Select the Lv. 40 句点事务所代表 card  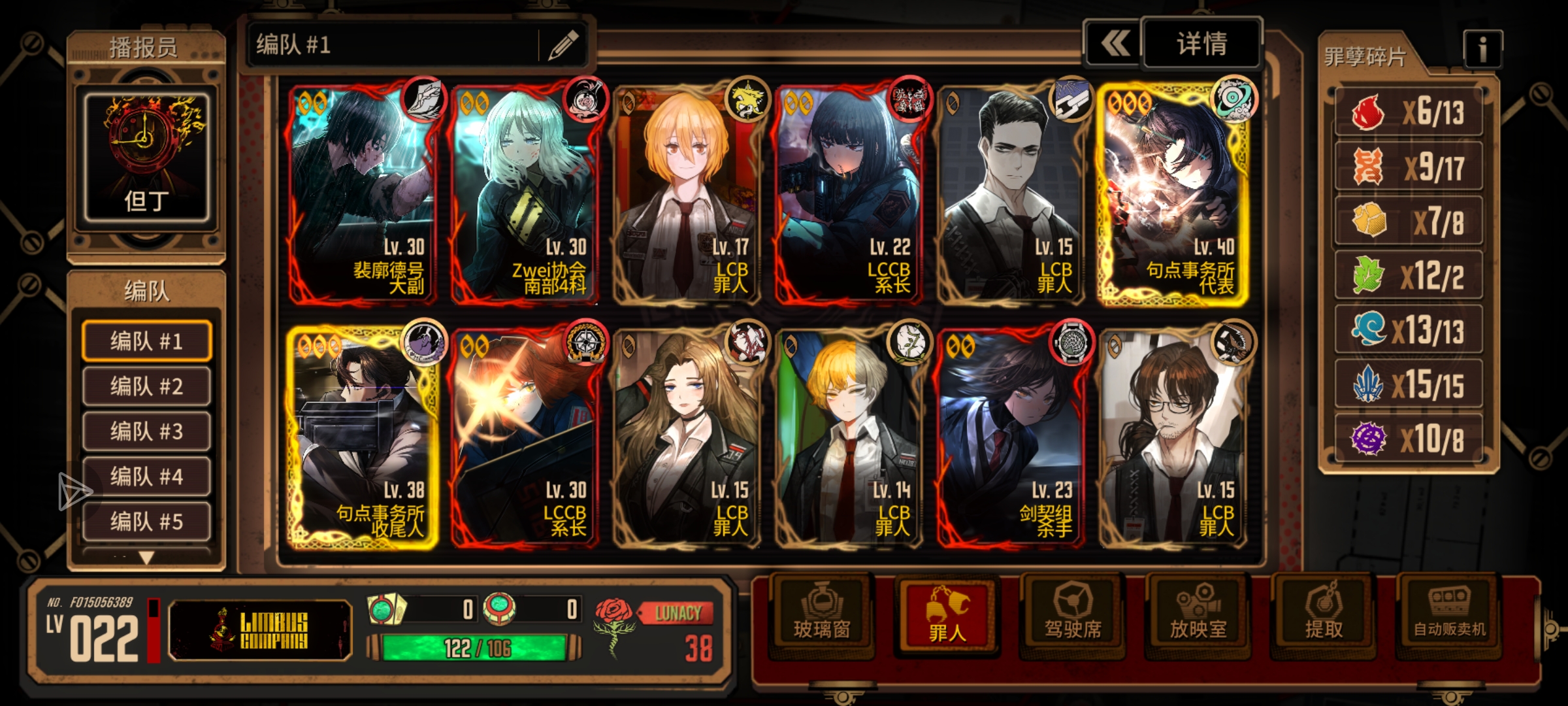1174,194
